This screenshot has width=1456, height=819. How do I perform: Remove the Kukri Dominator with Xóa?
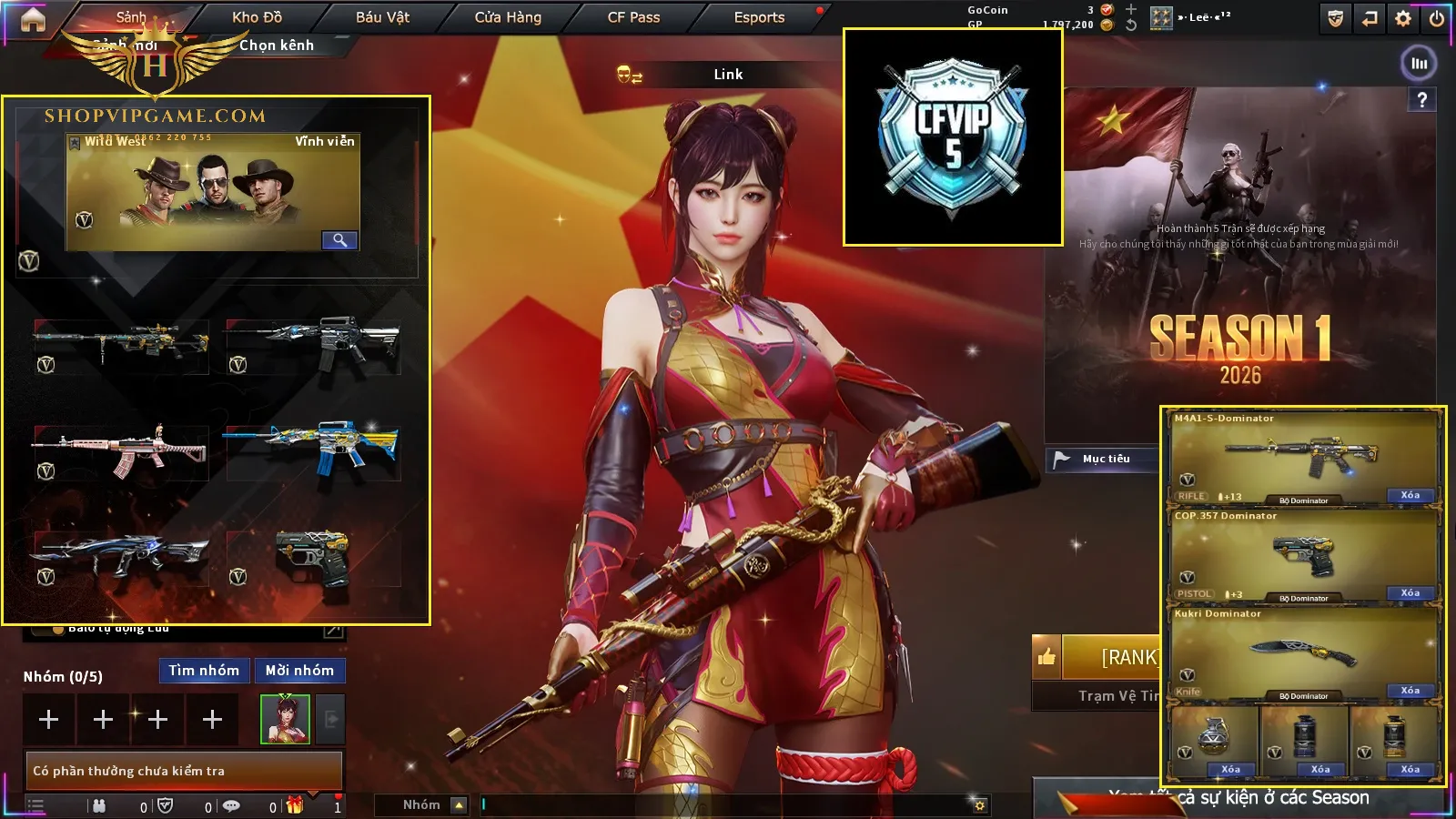[x=1410, y=691]
